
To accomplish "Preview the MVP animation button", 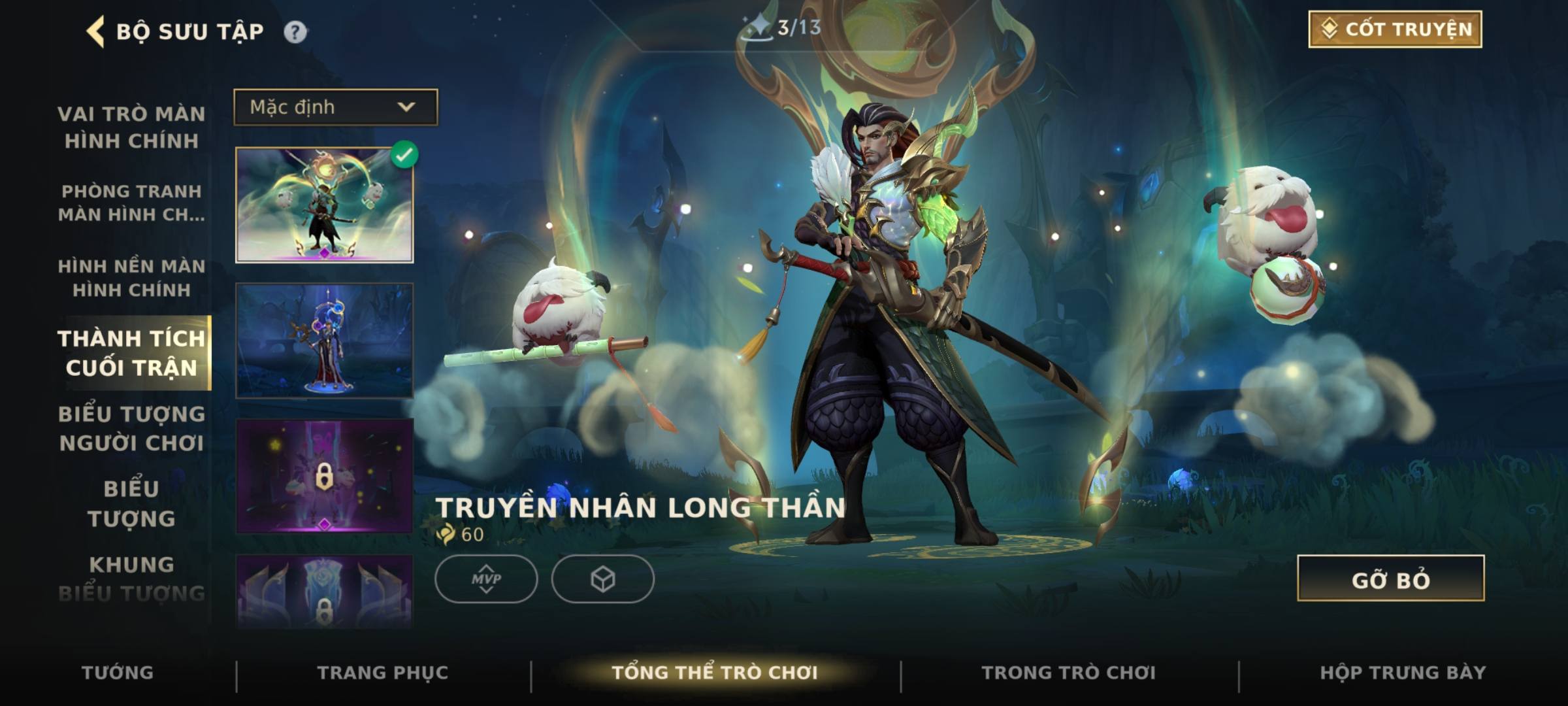I will pos(486,579).
